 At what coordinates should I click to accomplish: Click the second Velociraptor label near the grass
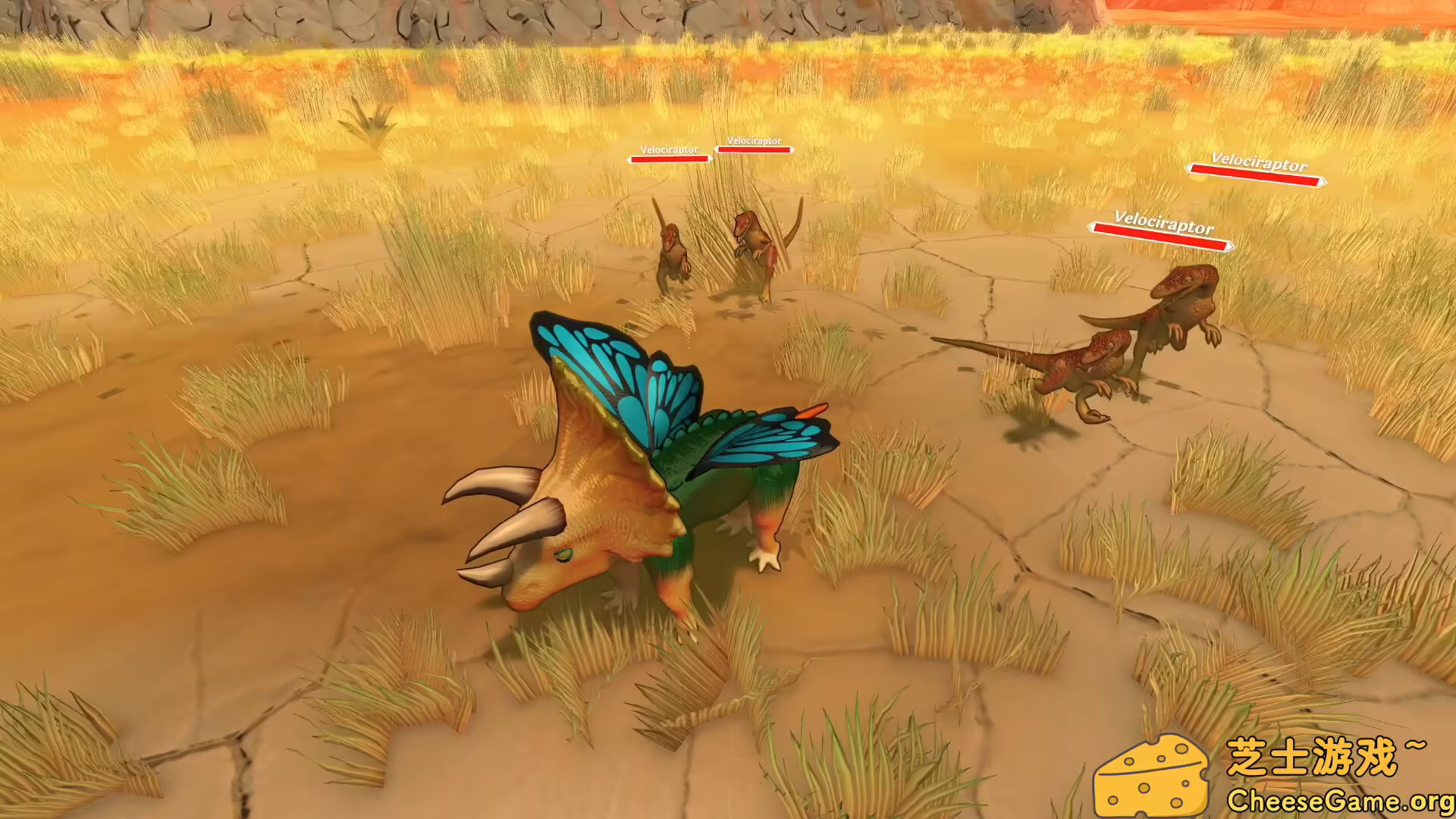point(755,143)
